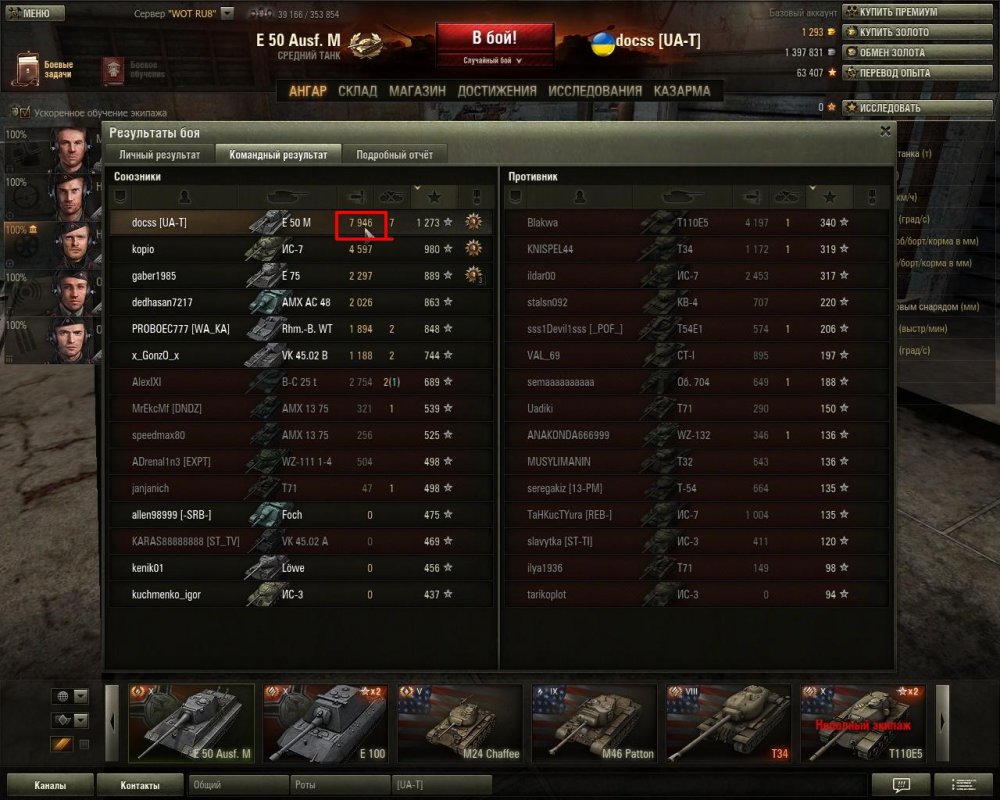This screenshot has width=1000, height=800.
Task: Choose Обмен золота button
Action: tap(898, 52)
